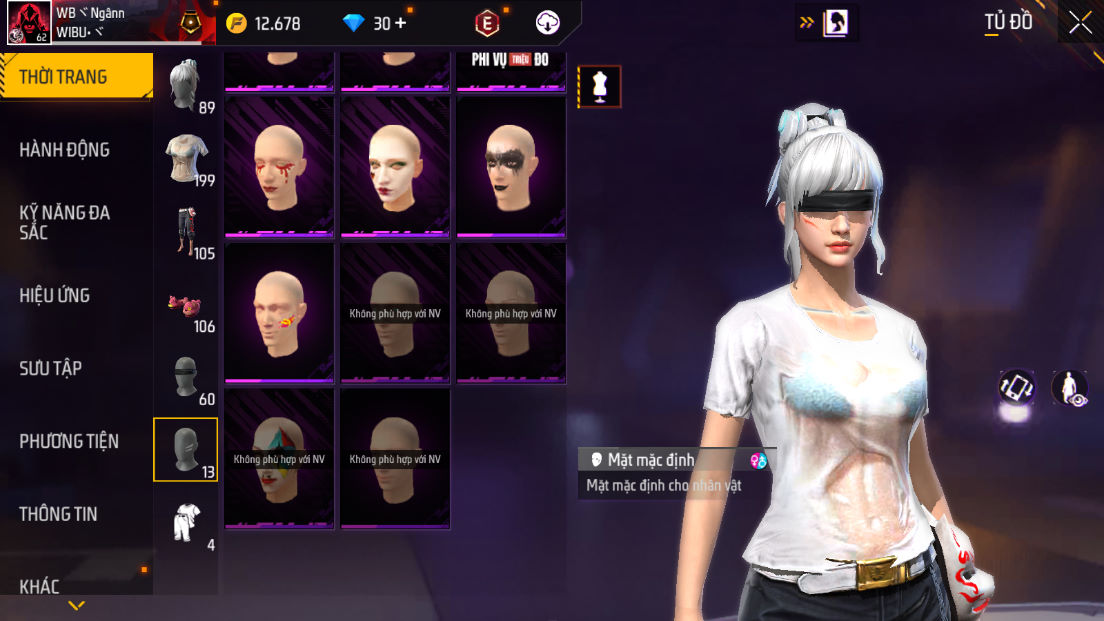Close the wardrobe screen with the X
1104x621 pixels.
pos(1080,23)
